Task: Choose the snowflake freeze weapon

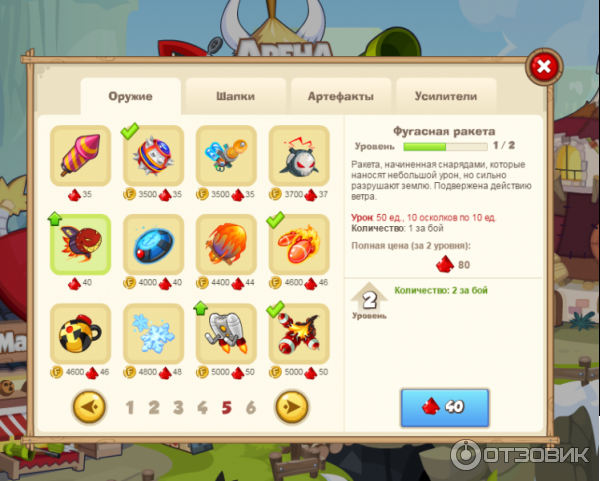Action: 153,333
